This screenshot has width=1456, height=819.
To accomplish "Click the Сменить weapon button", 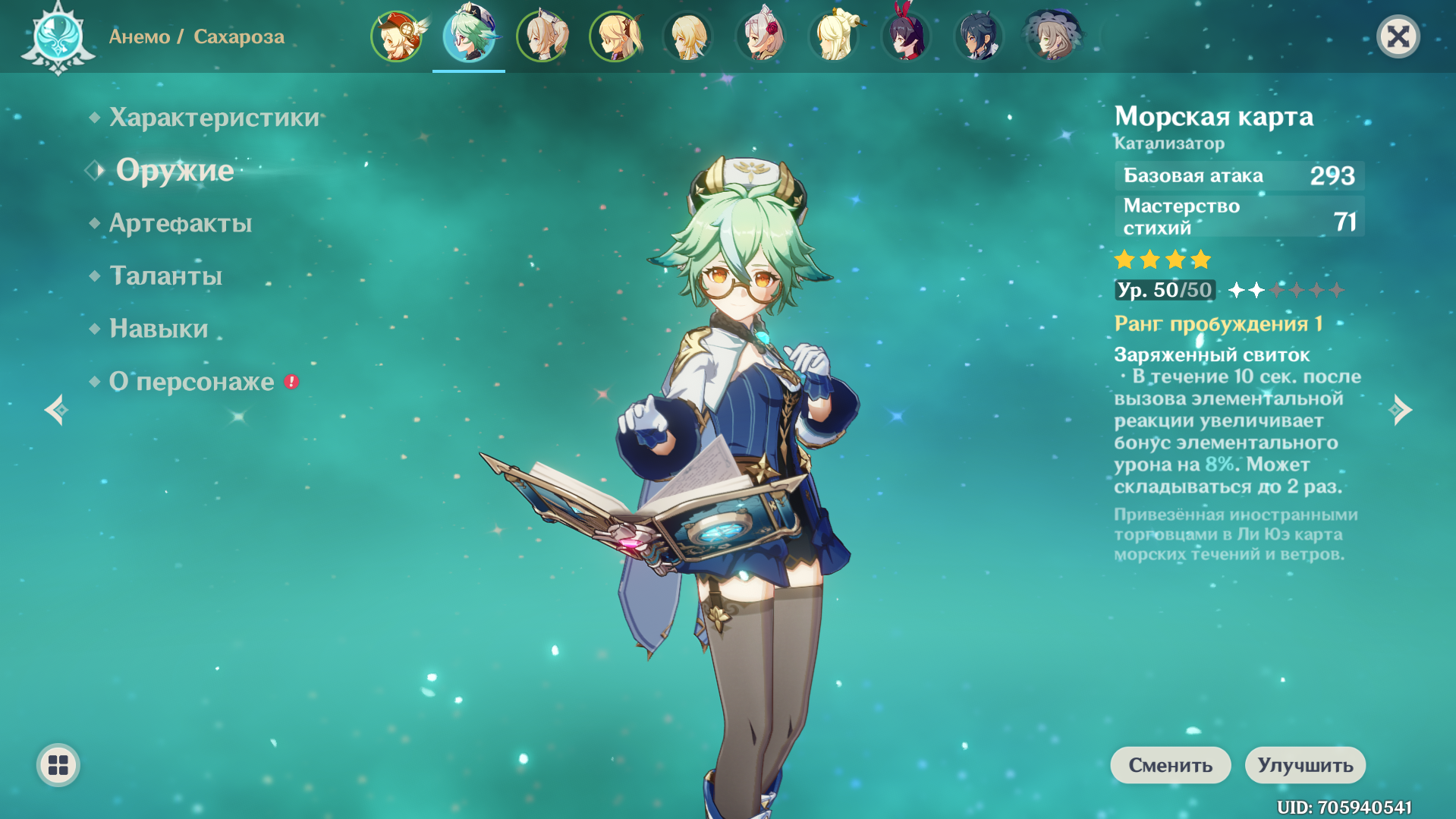I will tap(1170, 765).
